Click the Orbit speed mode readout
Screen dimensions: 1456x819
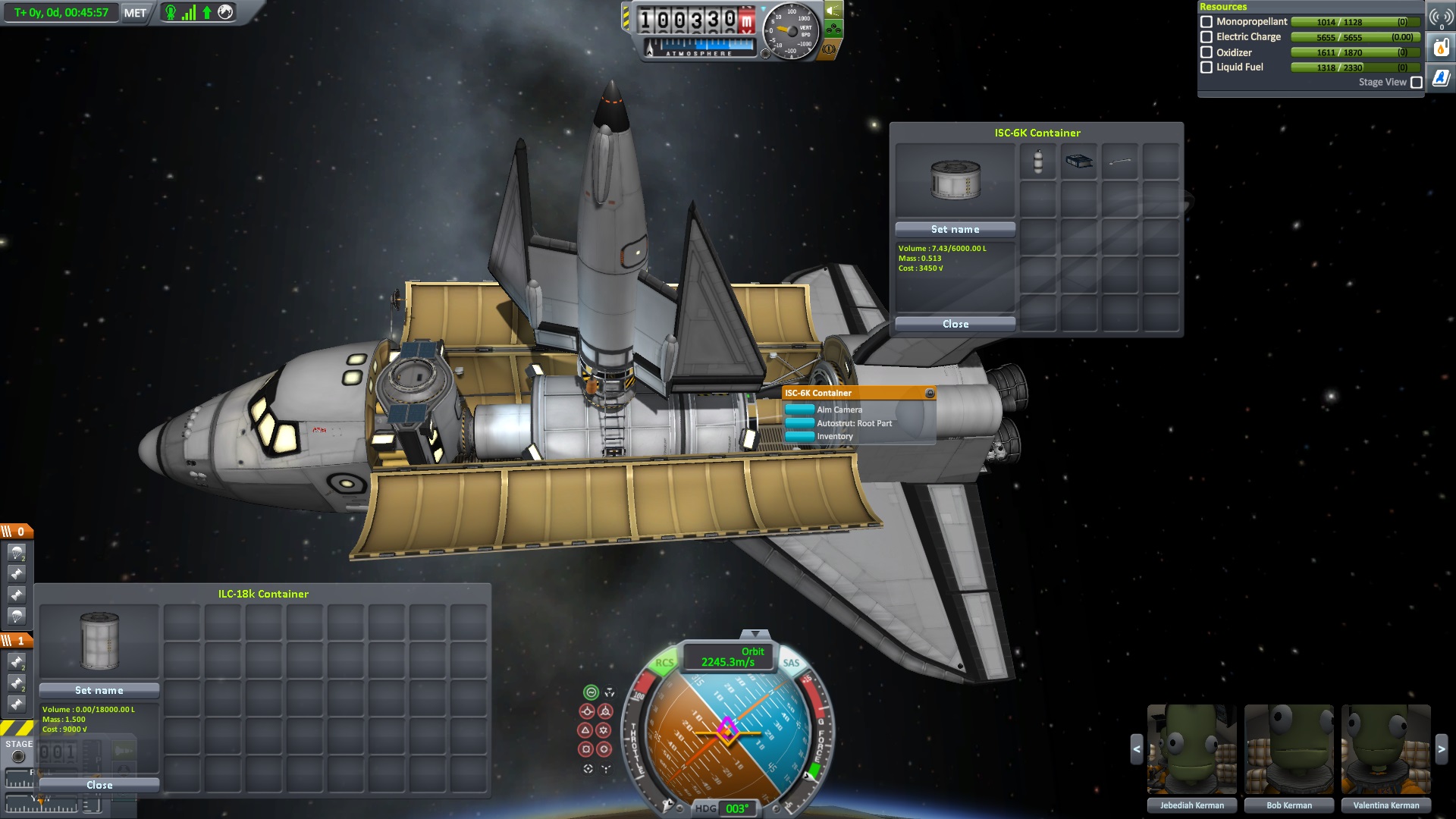coord(728,657)
